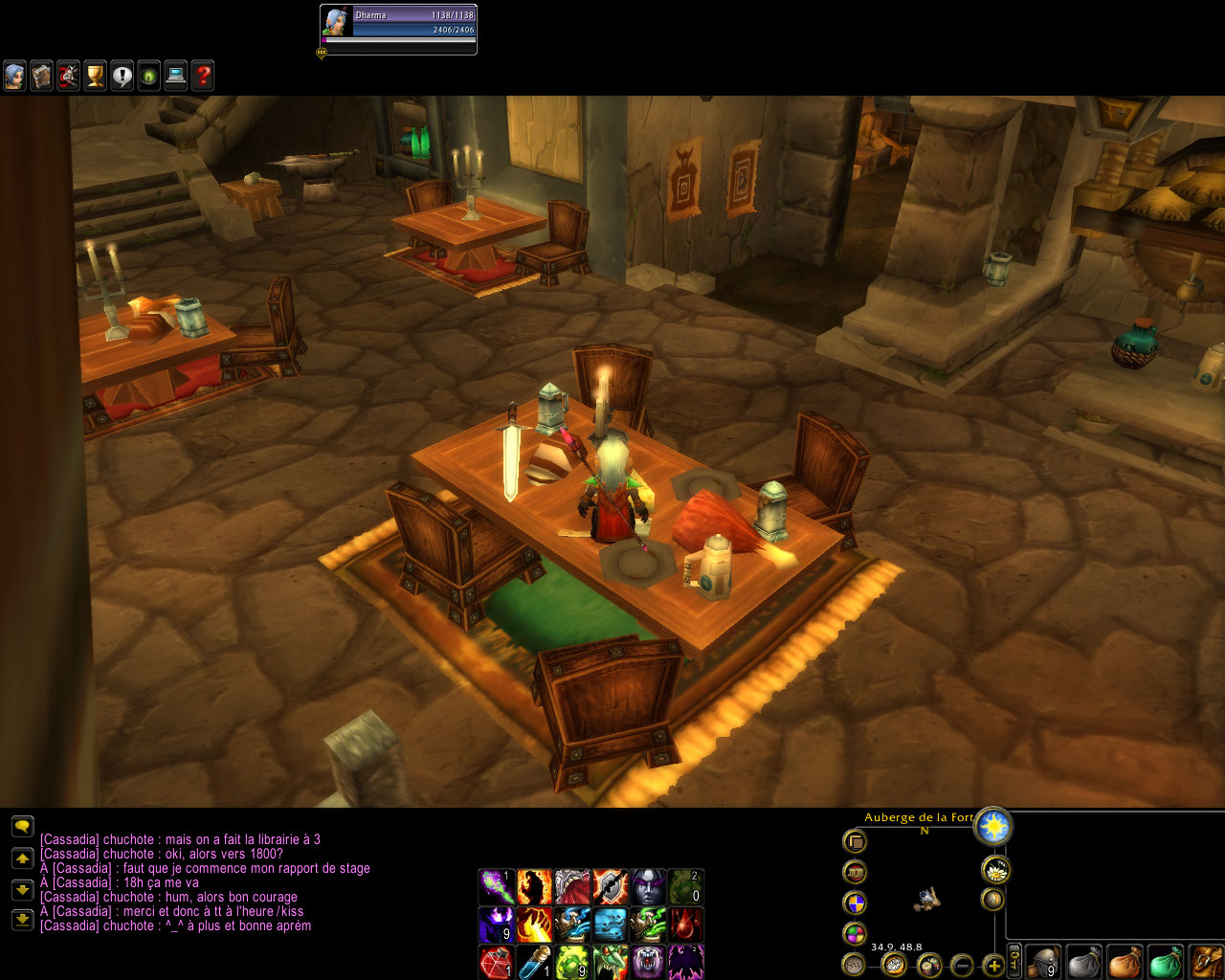Open the chat speech bubble menu button

point(22,825)
